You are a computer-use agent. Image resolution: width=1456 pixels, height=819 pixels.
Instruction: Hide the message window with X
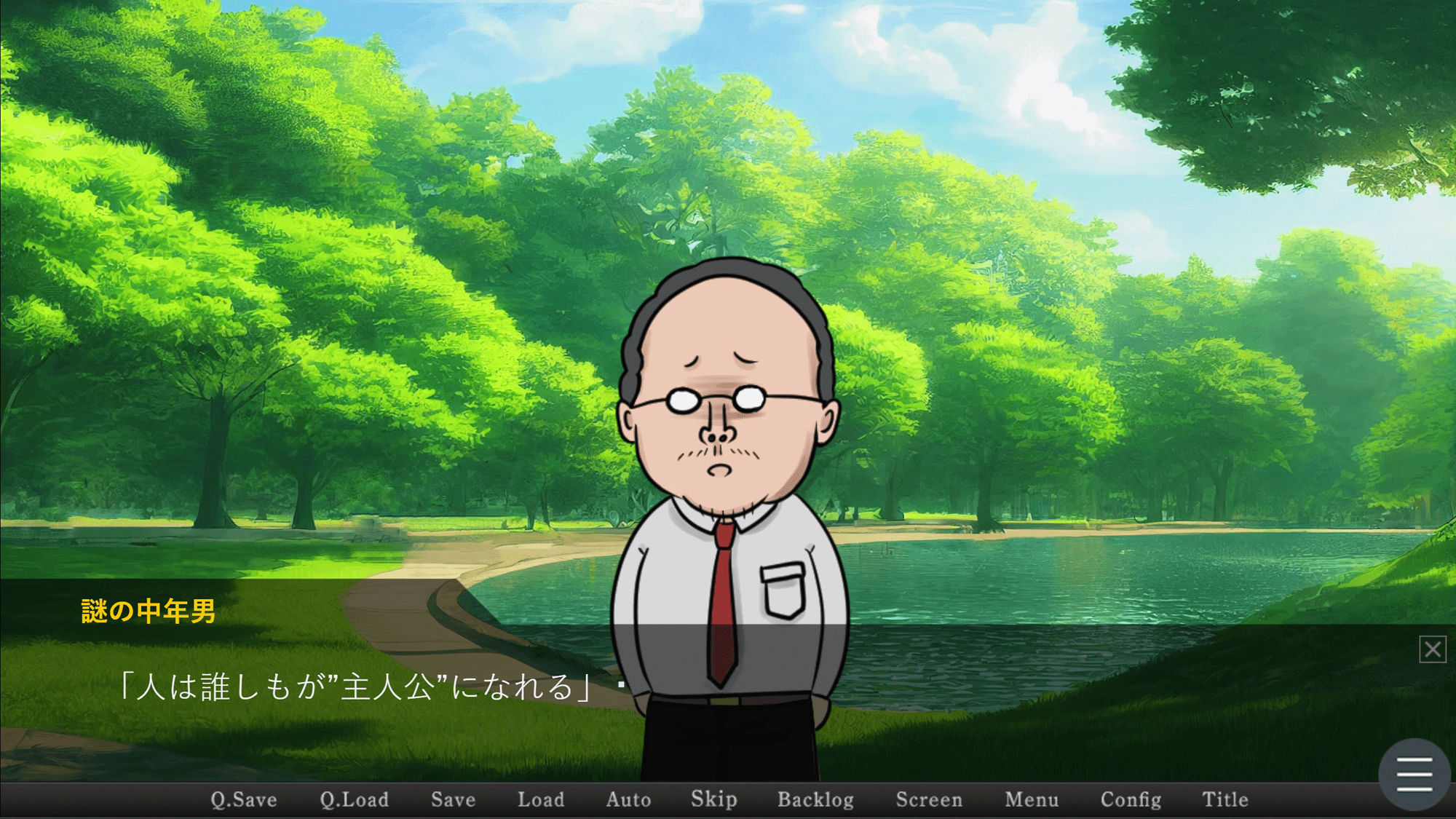1432,649
